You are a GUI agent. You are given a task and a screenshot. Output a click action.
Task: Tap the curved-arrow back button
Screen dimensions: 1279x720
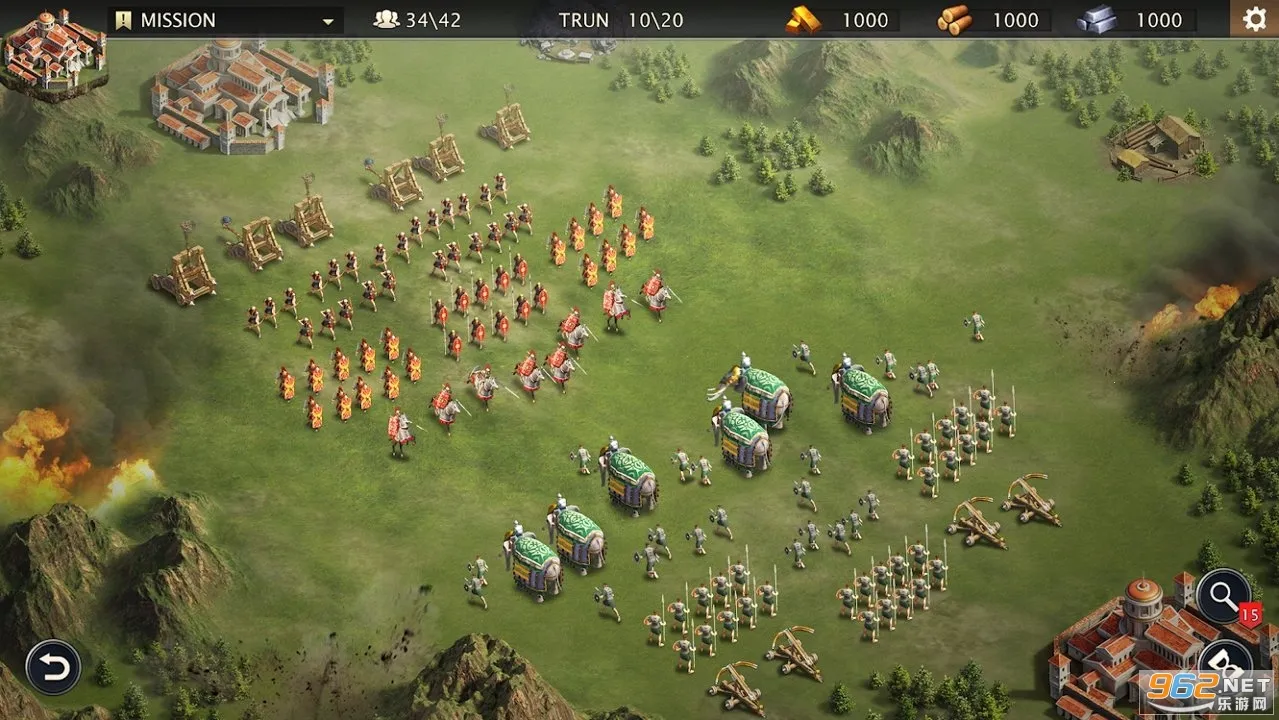pos(53,667)
